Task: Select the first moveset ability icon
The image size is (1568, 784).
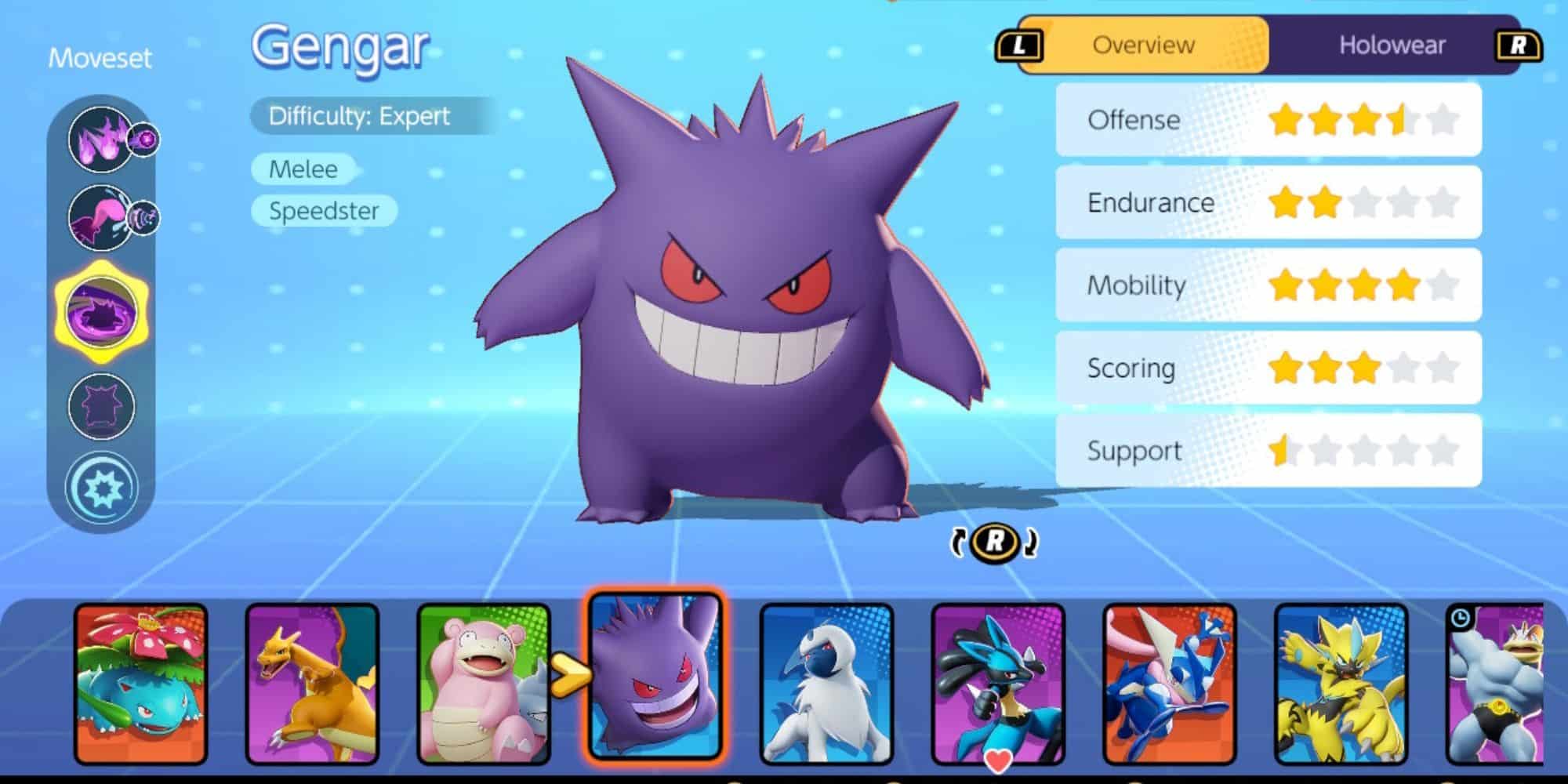Action: pos(100,140)
